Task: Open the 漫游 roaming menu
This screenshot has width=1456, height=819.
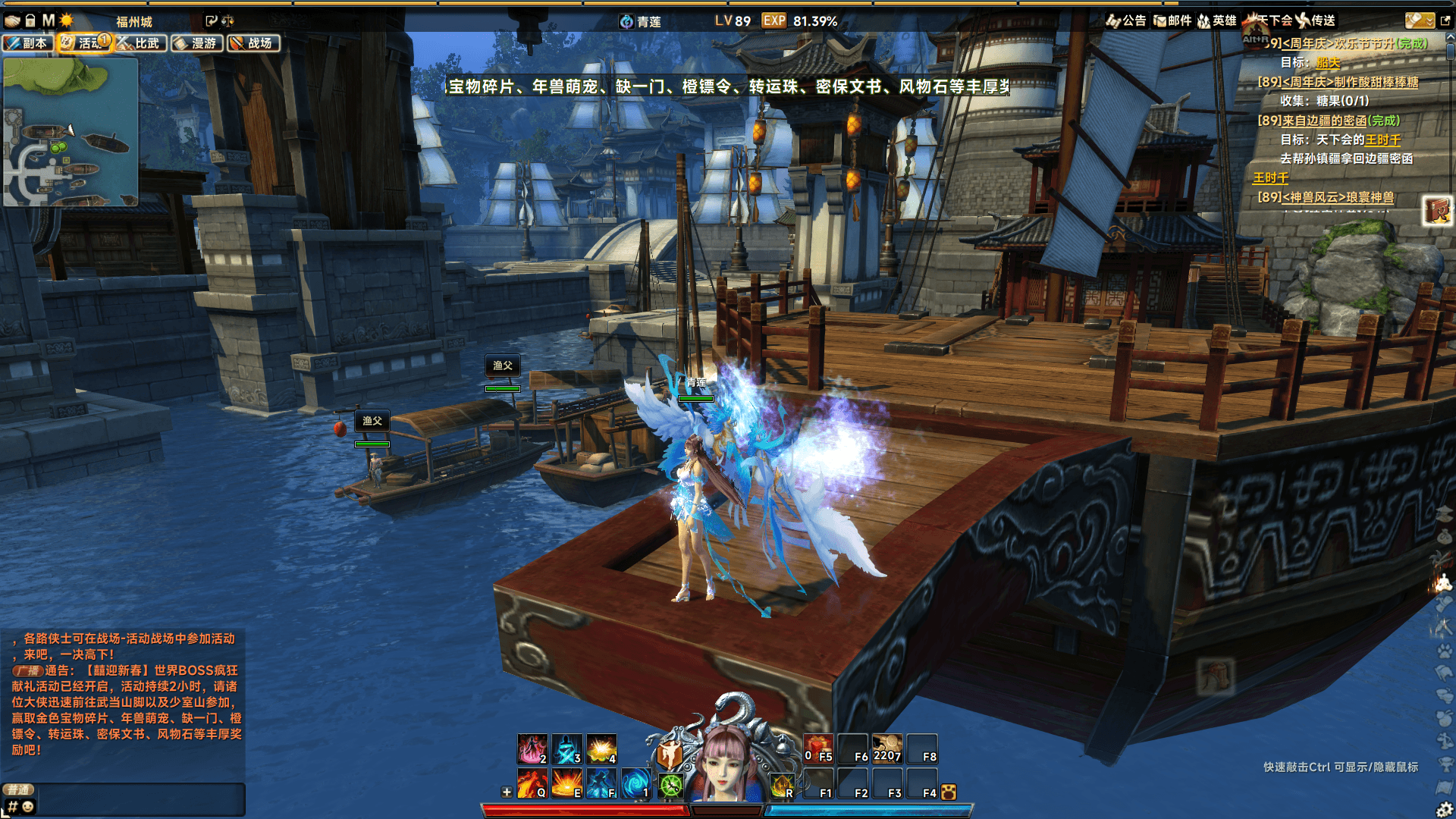Action: 197,43
